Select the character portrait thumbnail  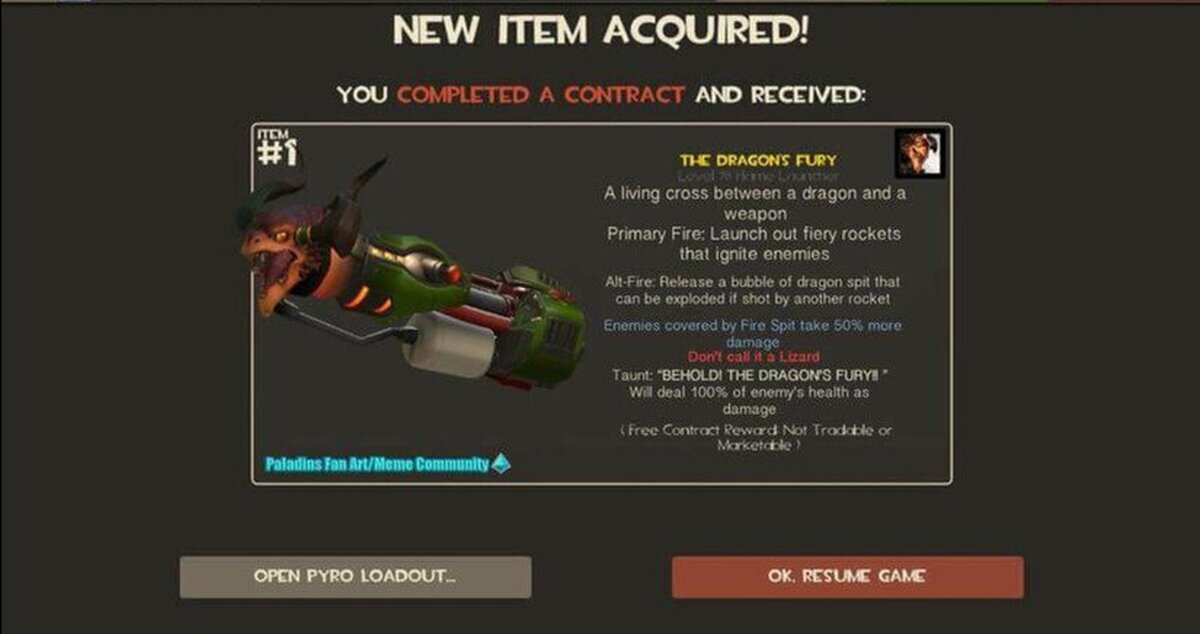(x=919, y=153)
